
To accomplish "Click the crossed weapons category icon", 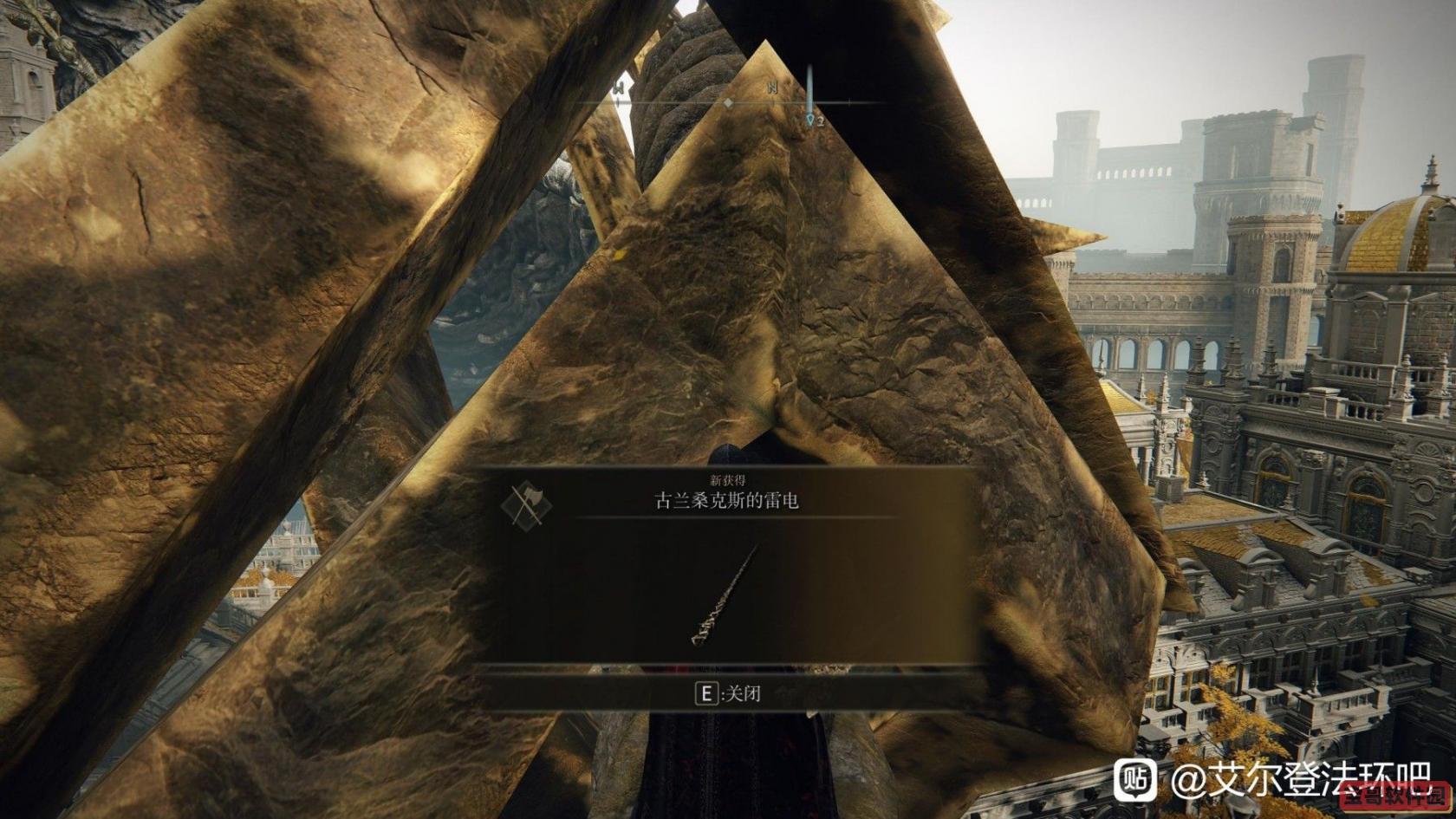I will [526, 504].
